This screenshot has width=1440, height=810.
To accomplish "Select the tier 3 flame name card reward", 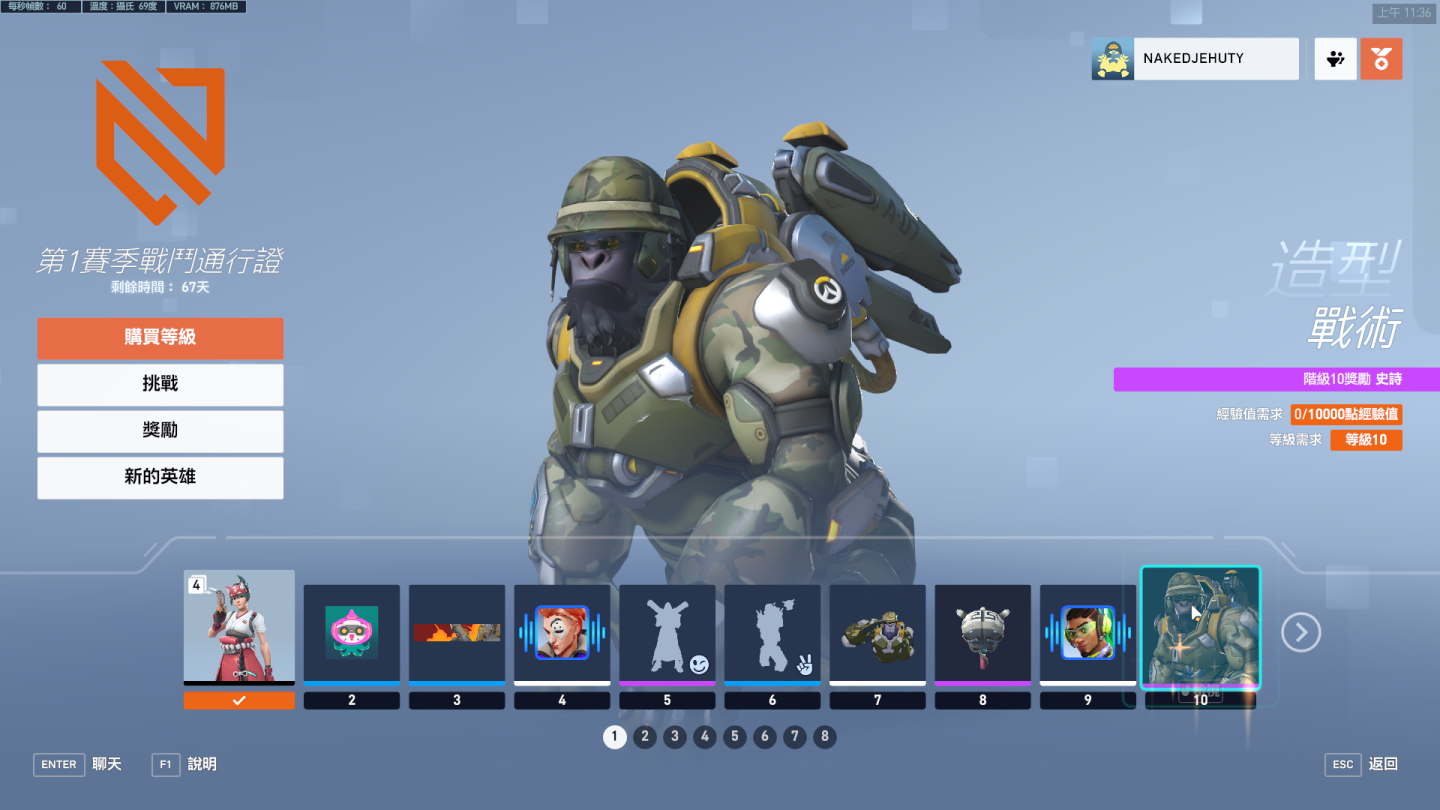I will [x=457, y=633].
